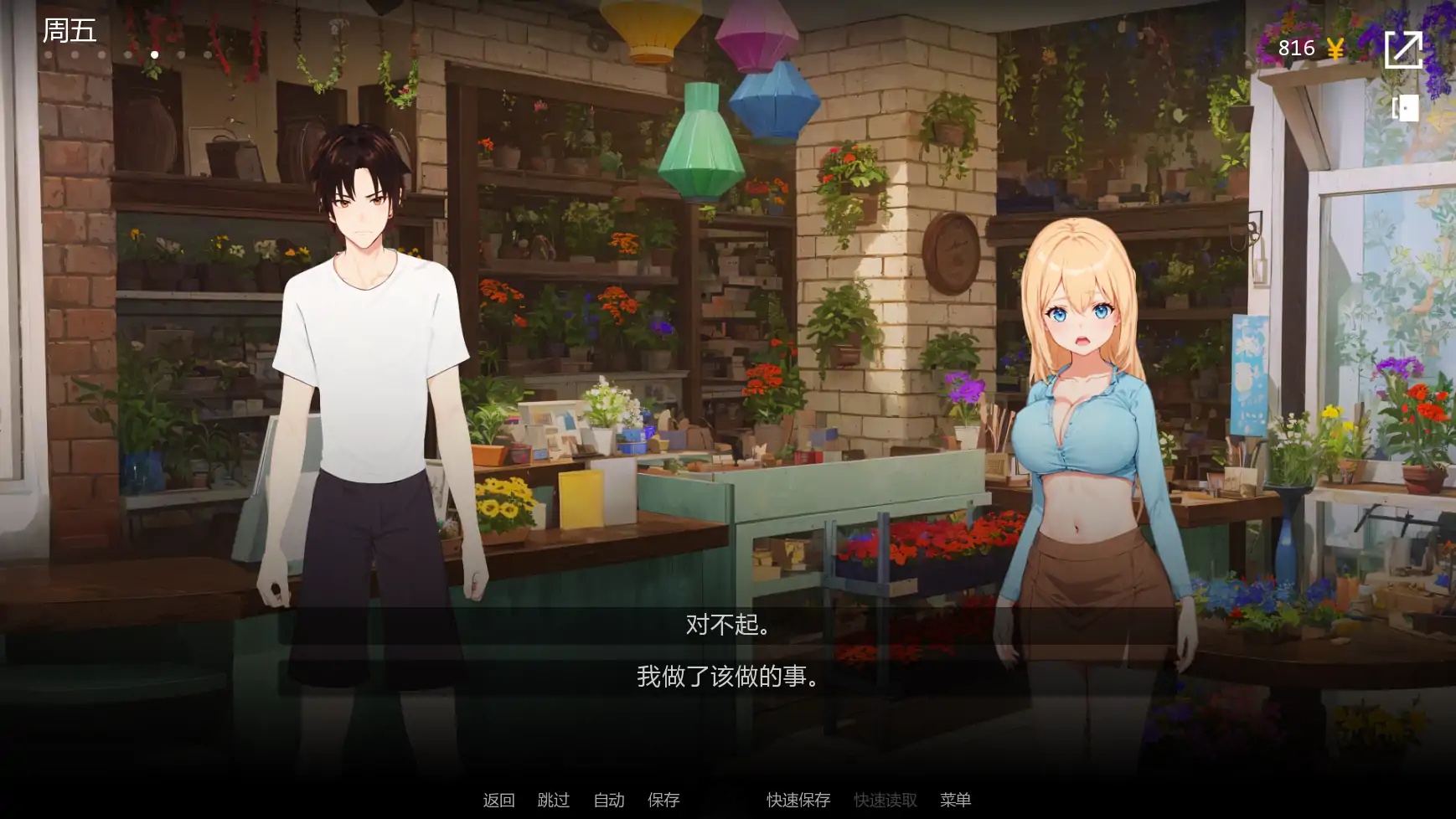Click the fullscreen expand icon in the top-right corner
This screenshot has width=1456, height=819.
click(x=1405, y=48)
